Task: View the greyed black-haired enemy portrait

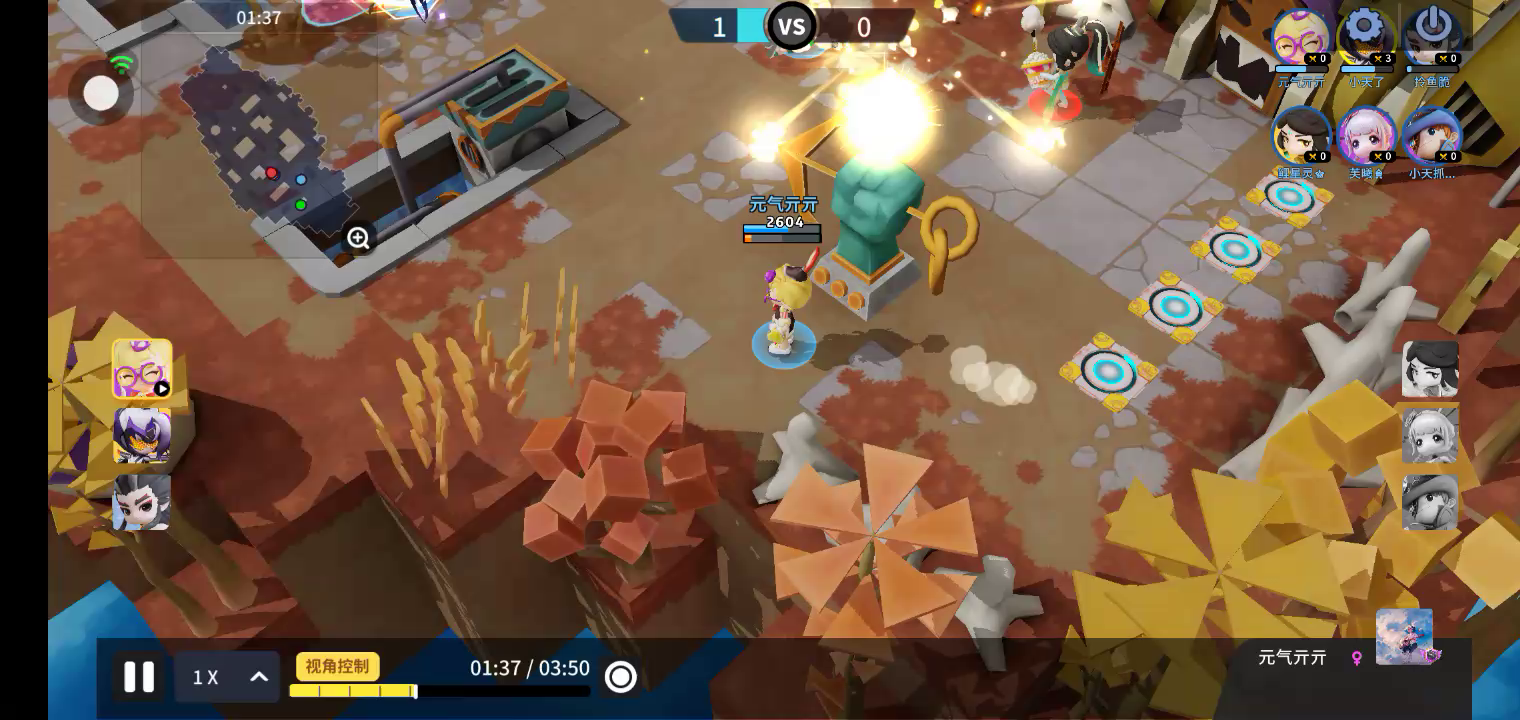Action: (x=1430, y=368)
